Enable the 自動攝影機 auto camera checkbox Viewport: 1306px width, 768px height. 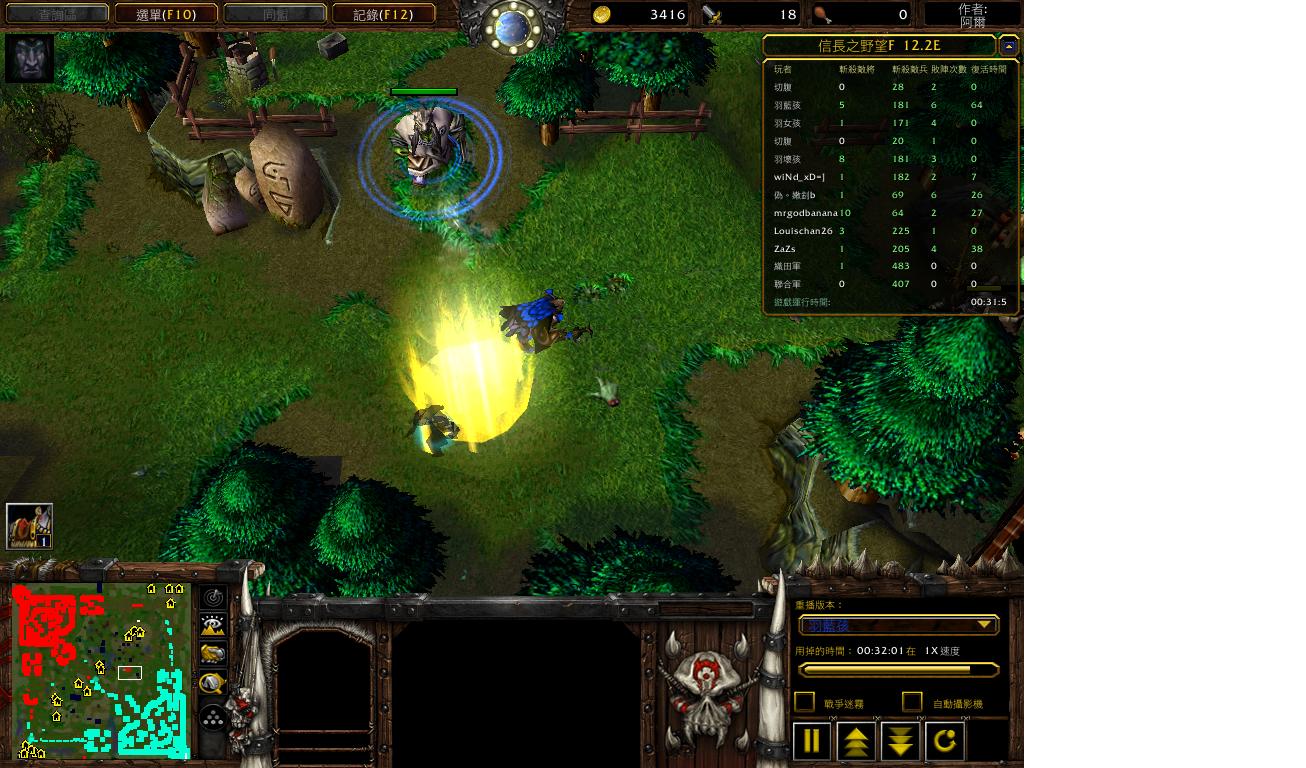click(912, 702)
